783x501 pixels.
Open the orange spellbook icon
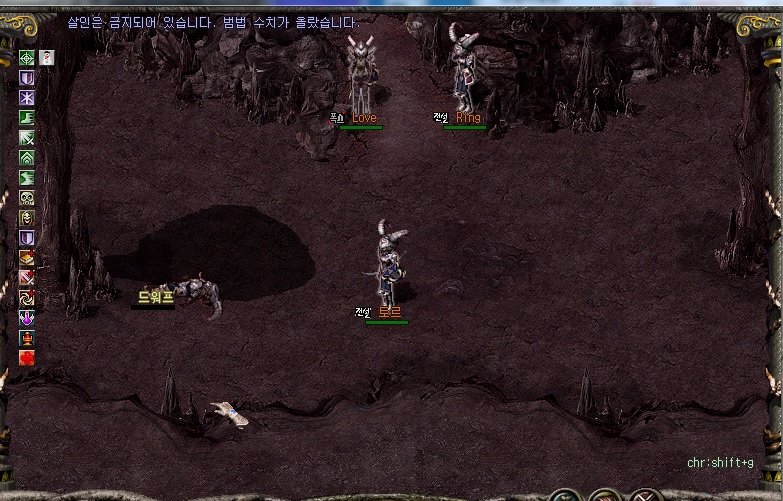tap(27, 258)
